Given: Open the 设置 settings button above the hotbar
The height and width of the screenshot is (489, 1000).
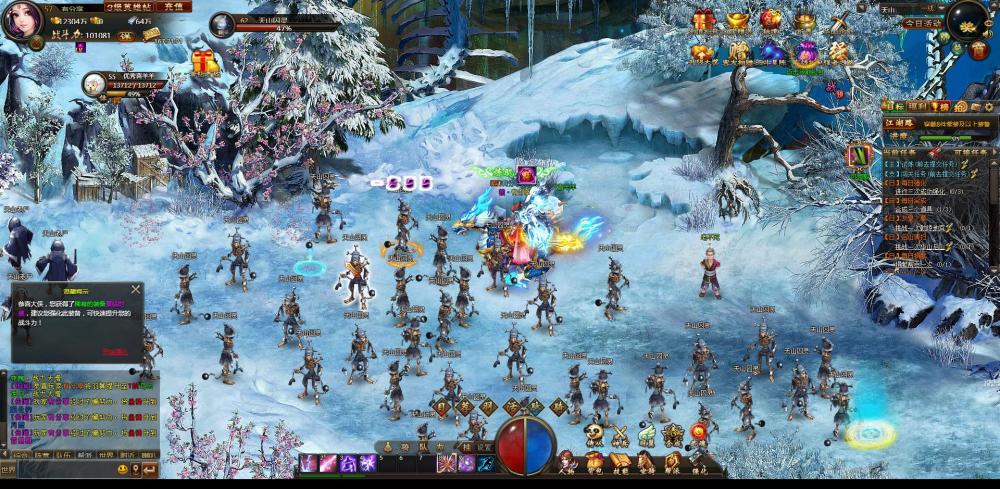Looking at the screenshot, I should (x=483, y=447).
